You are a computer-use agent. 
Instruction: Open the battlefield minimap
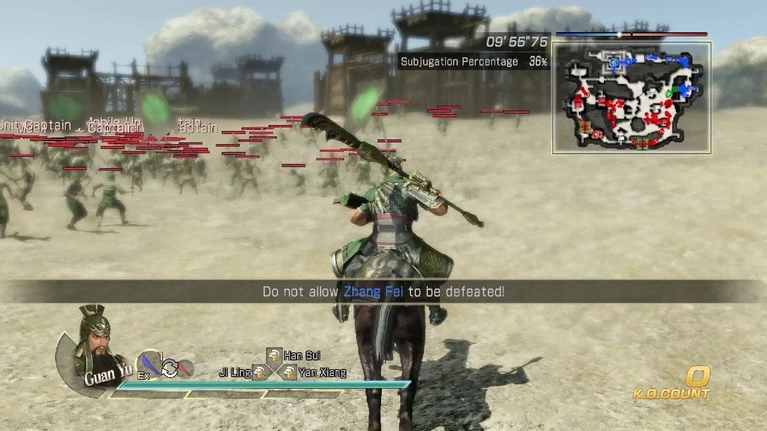[631, 97]
